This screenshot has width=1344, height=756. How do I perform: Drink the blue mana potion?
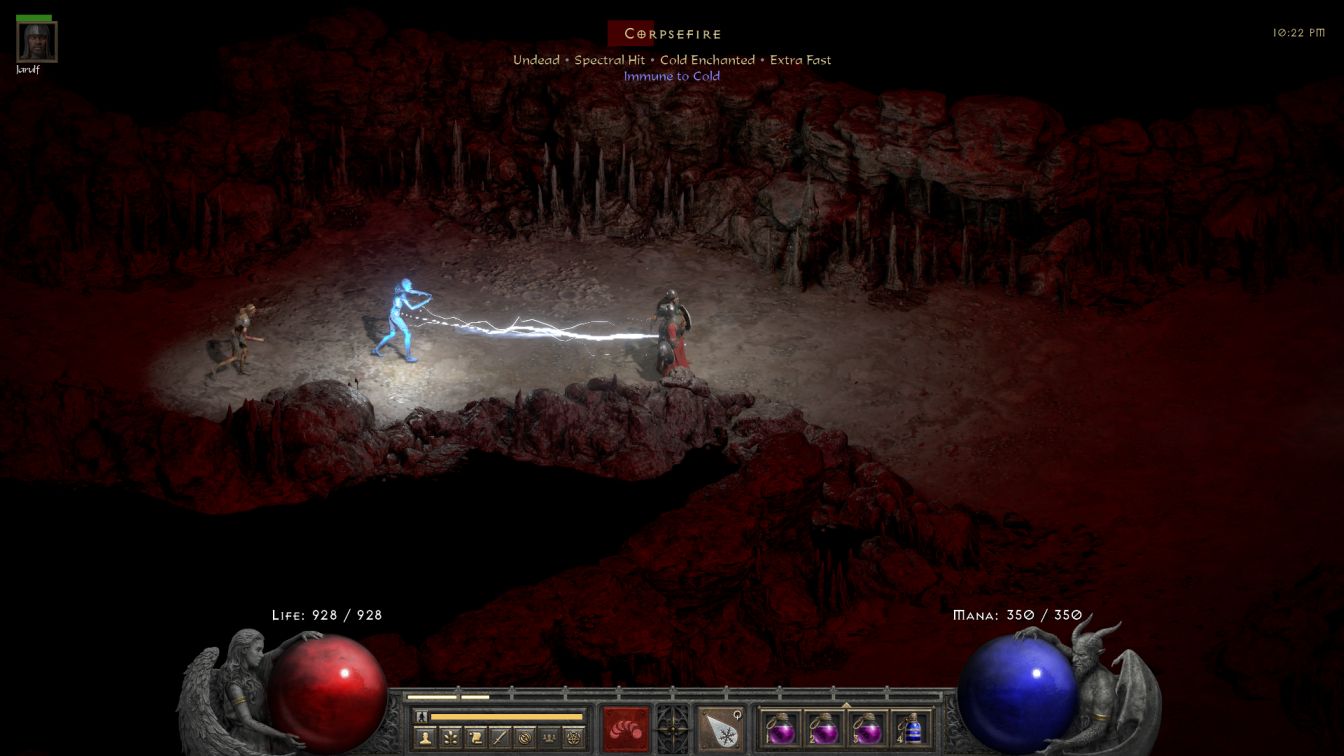[x=910, y=729]
